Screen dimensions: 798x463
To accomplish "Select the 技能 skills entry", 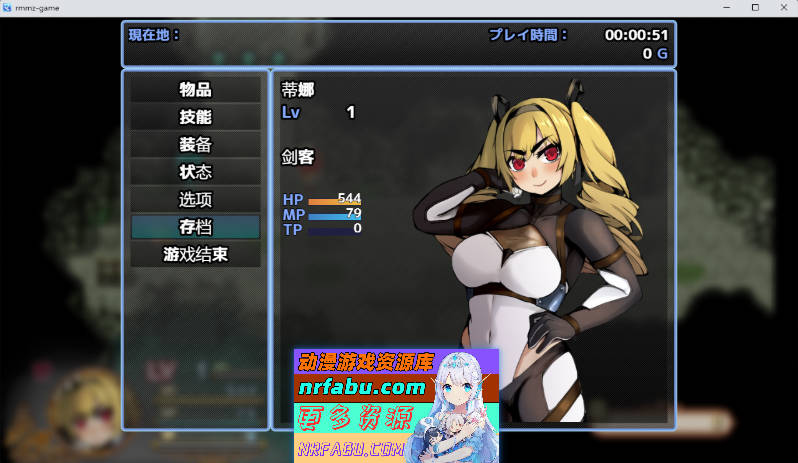I will 195,117.
